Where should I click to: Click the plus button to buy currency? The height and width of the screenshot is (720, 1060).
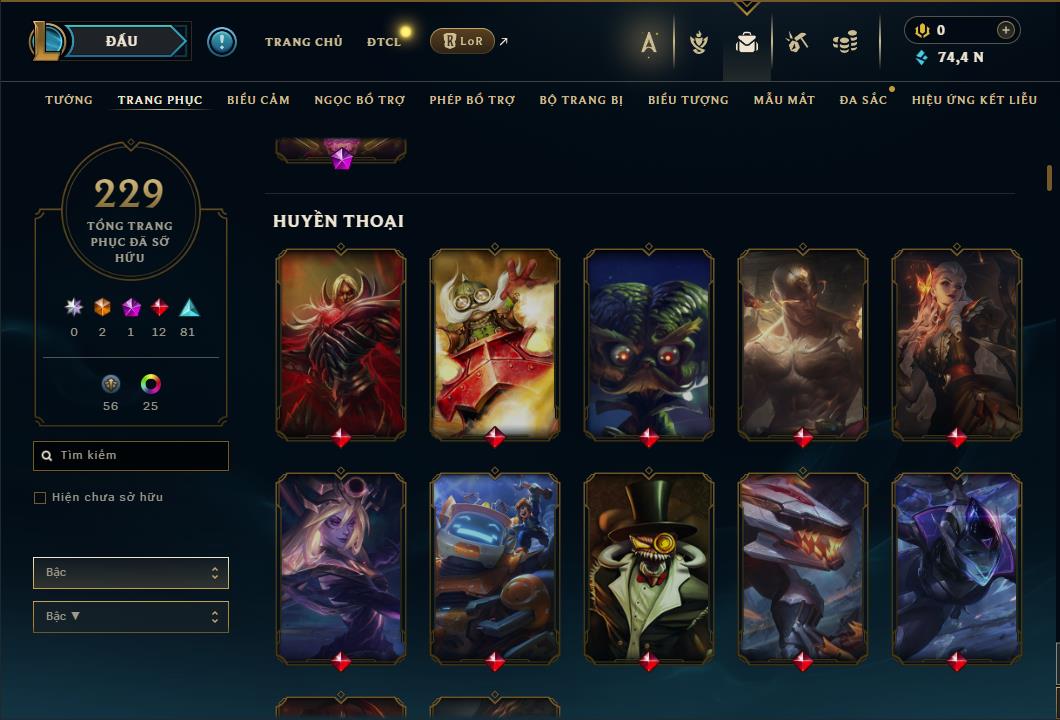[1006, 30]
